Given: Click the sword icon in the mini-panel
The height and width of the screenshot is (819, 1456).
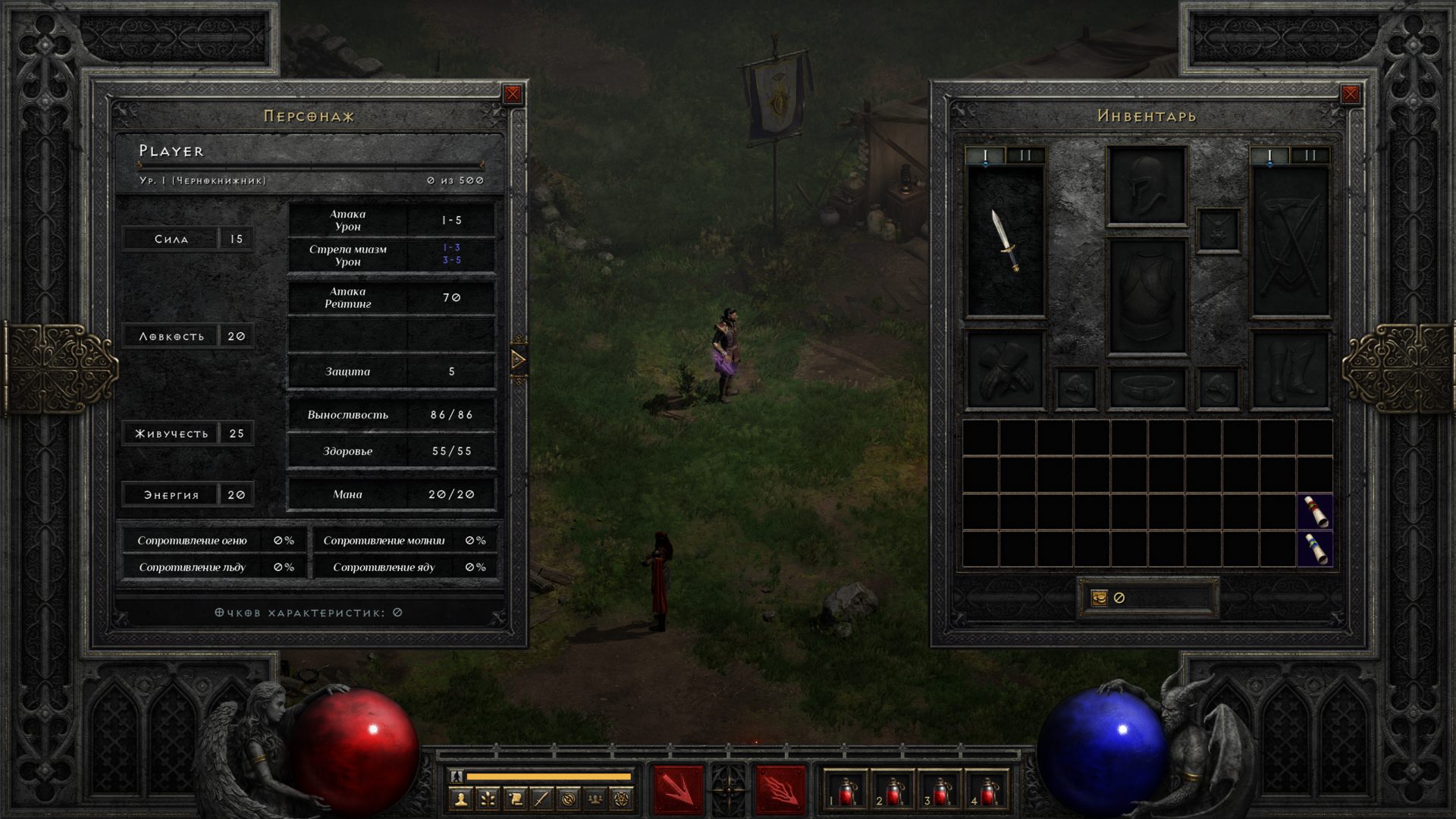Looking at the screenshot, I should point(541,799).
